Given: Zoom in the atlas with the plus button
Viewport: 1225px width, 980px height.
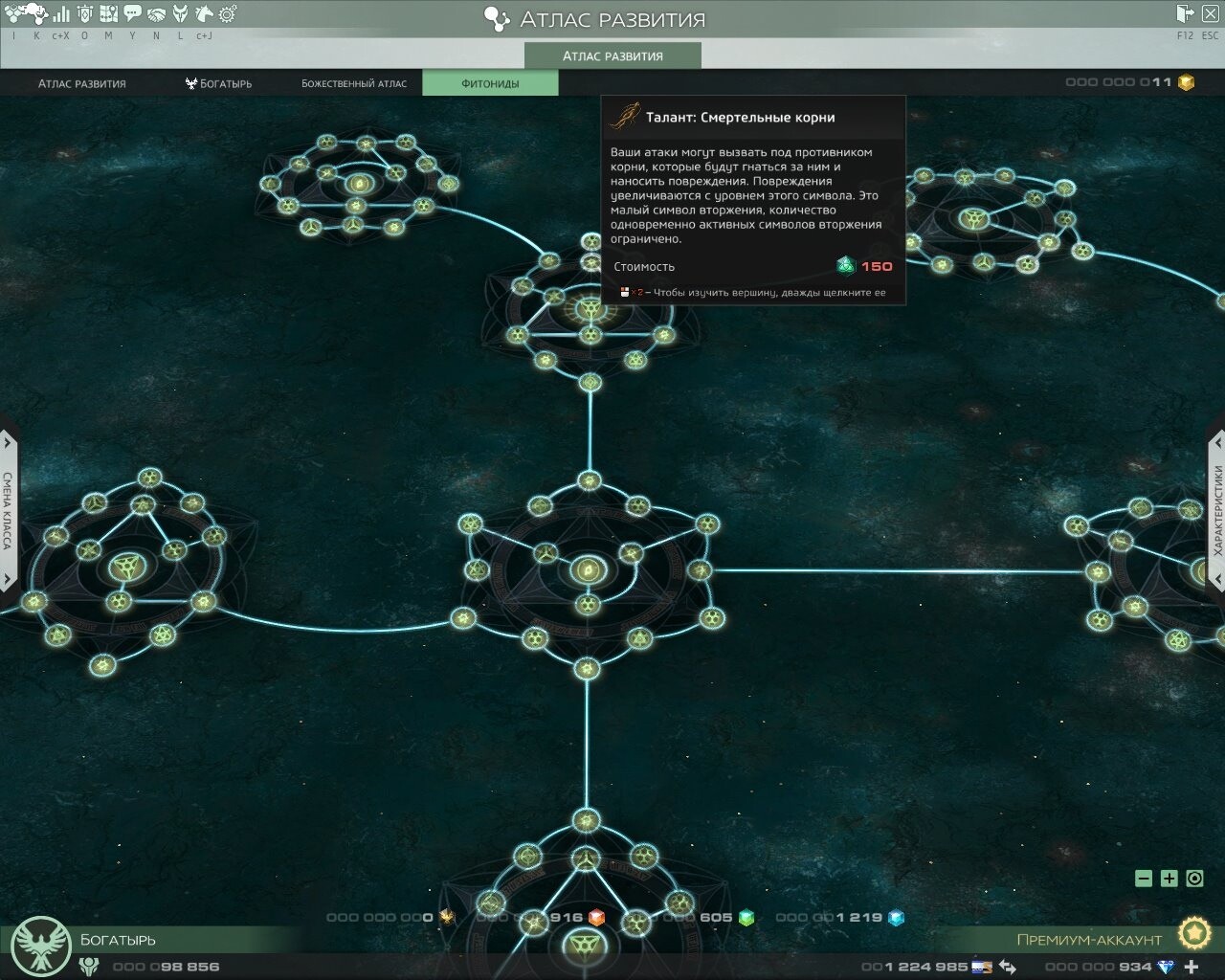Looking at the screenshot, I should click(x=1169, y=879).
